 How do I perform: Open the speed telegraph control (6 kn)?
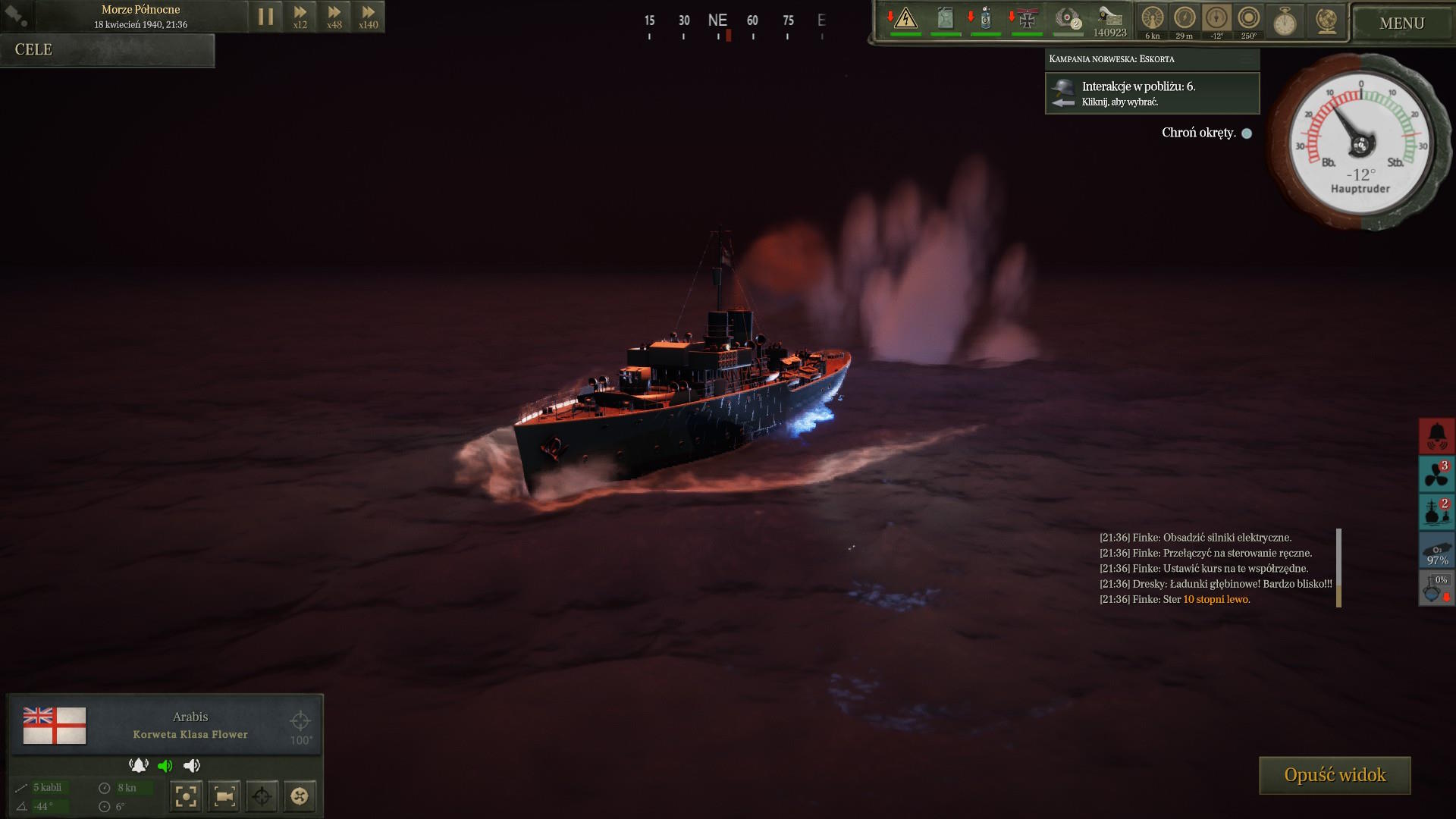click(1153, 20)
